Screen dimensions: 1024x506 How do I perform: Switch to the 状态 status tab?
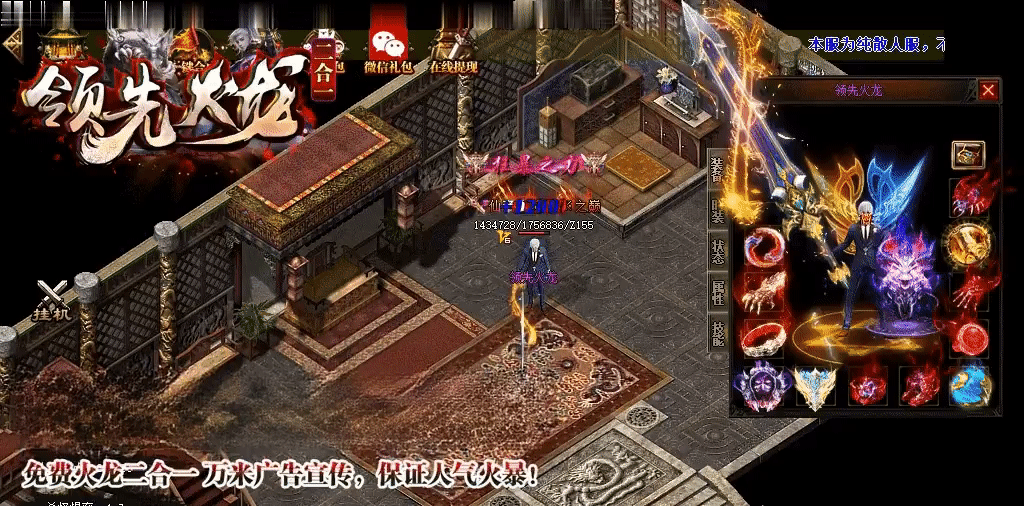pos(717,251)
